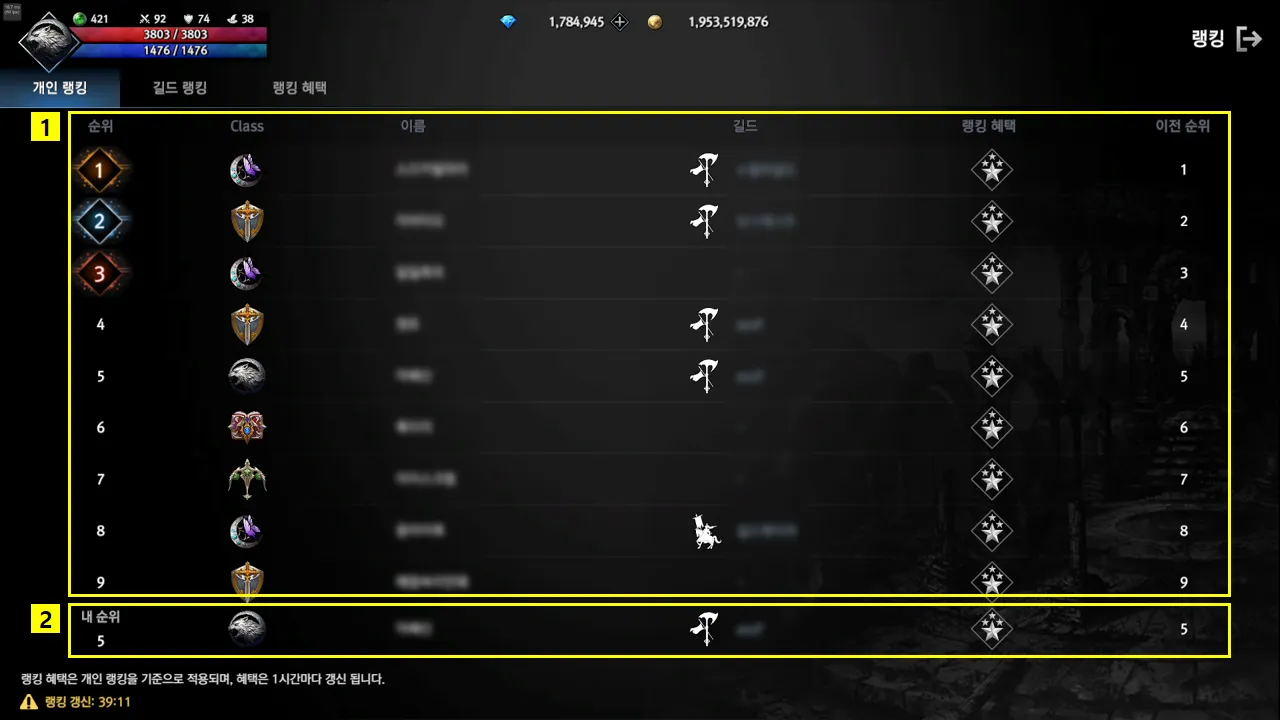1280x720 pixels.
Task: Switch to the 길드 랭킹 tab
Action: pyautogui.click(x=180, y=88)
